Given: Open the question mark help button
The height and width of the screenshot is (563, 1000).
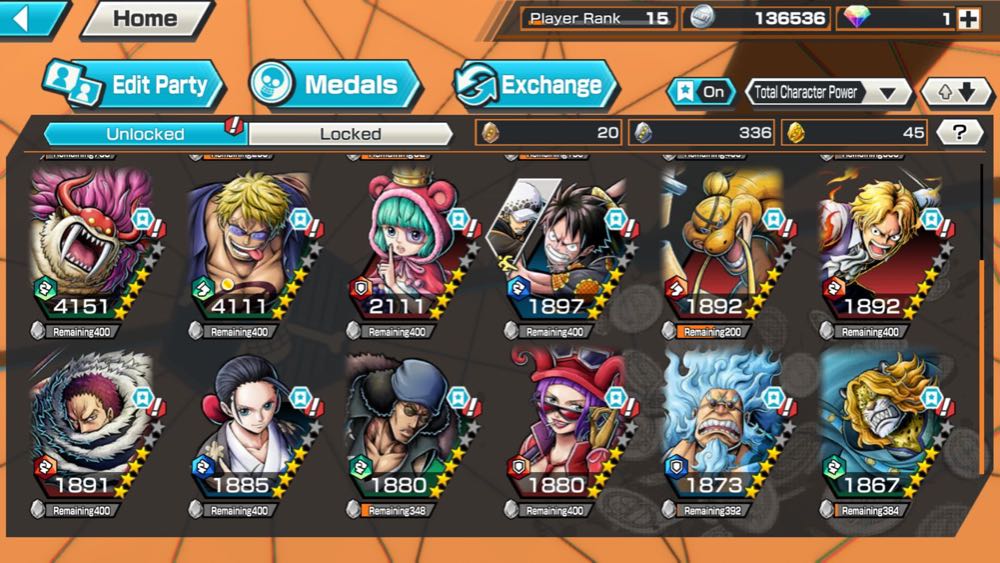Looking at the screenshot, I should pos(960,132).
